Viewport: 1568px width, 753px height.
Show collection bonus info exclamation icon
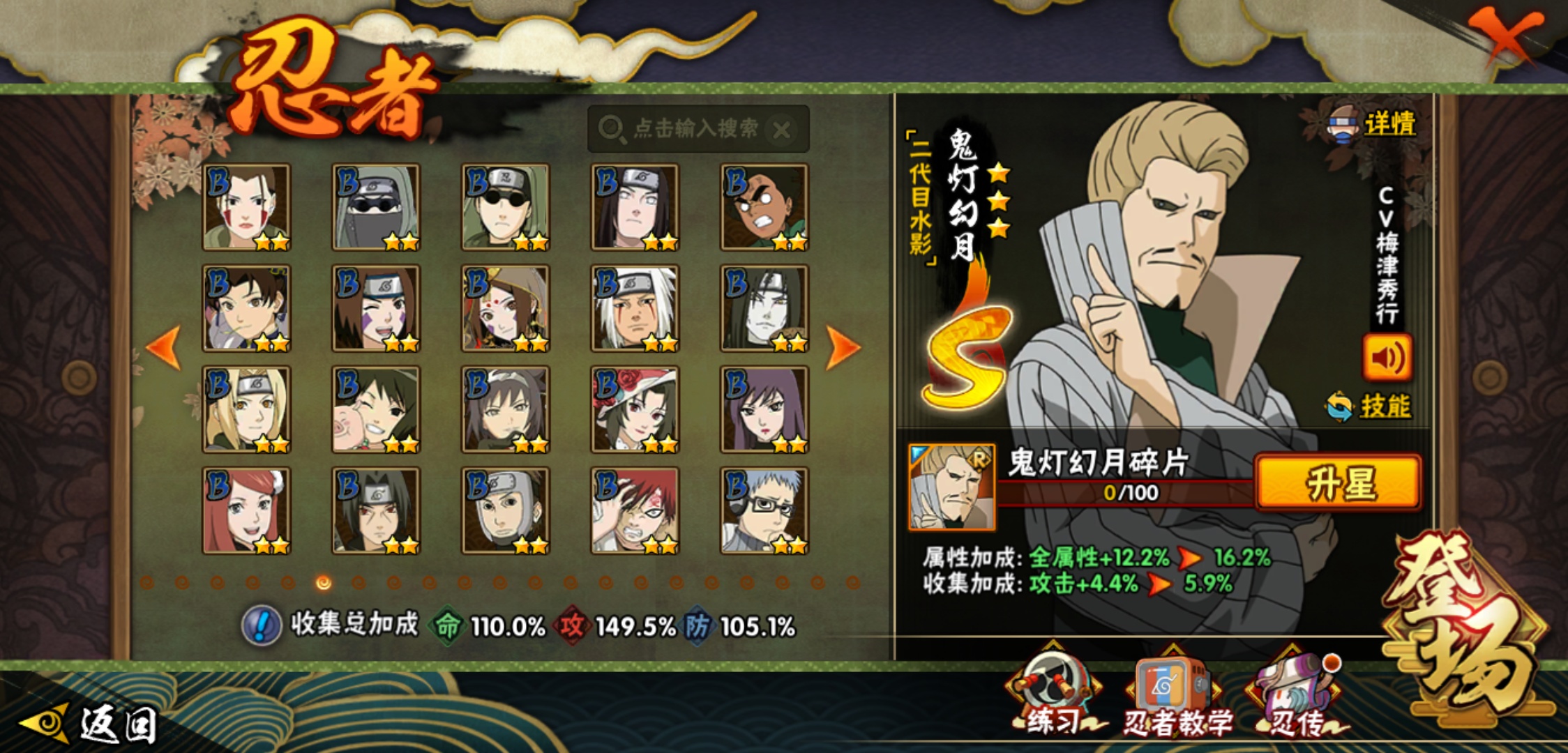pyautogui.click(x=262, y=625)
